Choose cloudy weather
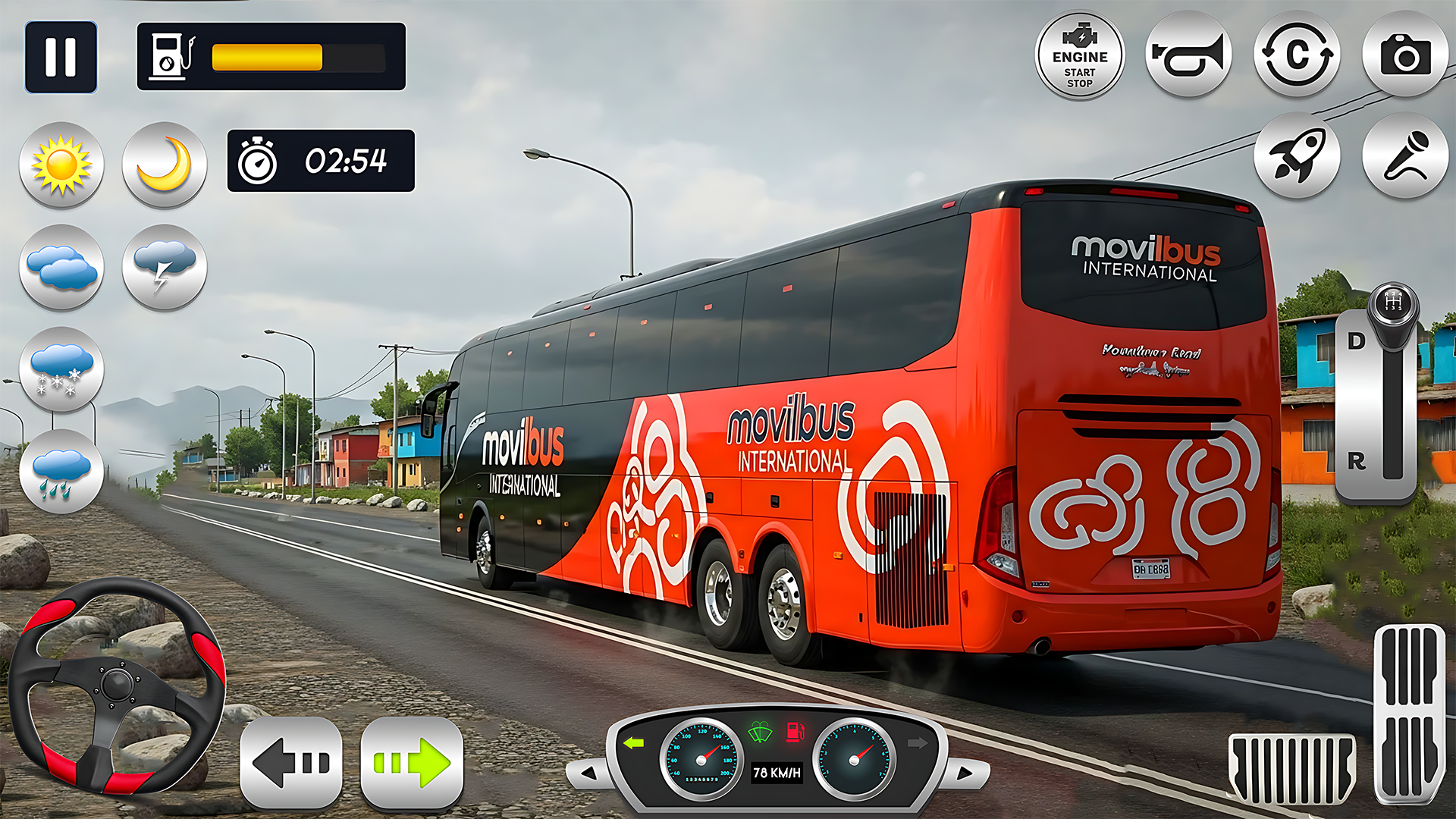The image size is (1456, 819). point(61,267)
